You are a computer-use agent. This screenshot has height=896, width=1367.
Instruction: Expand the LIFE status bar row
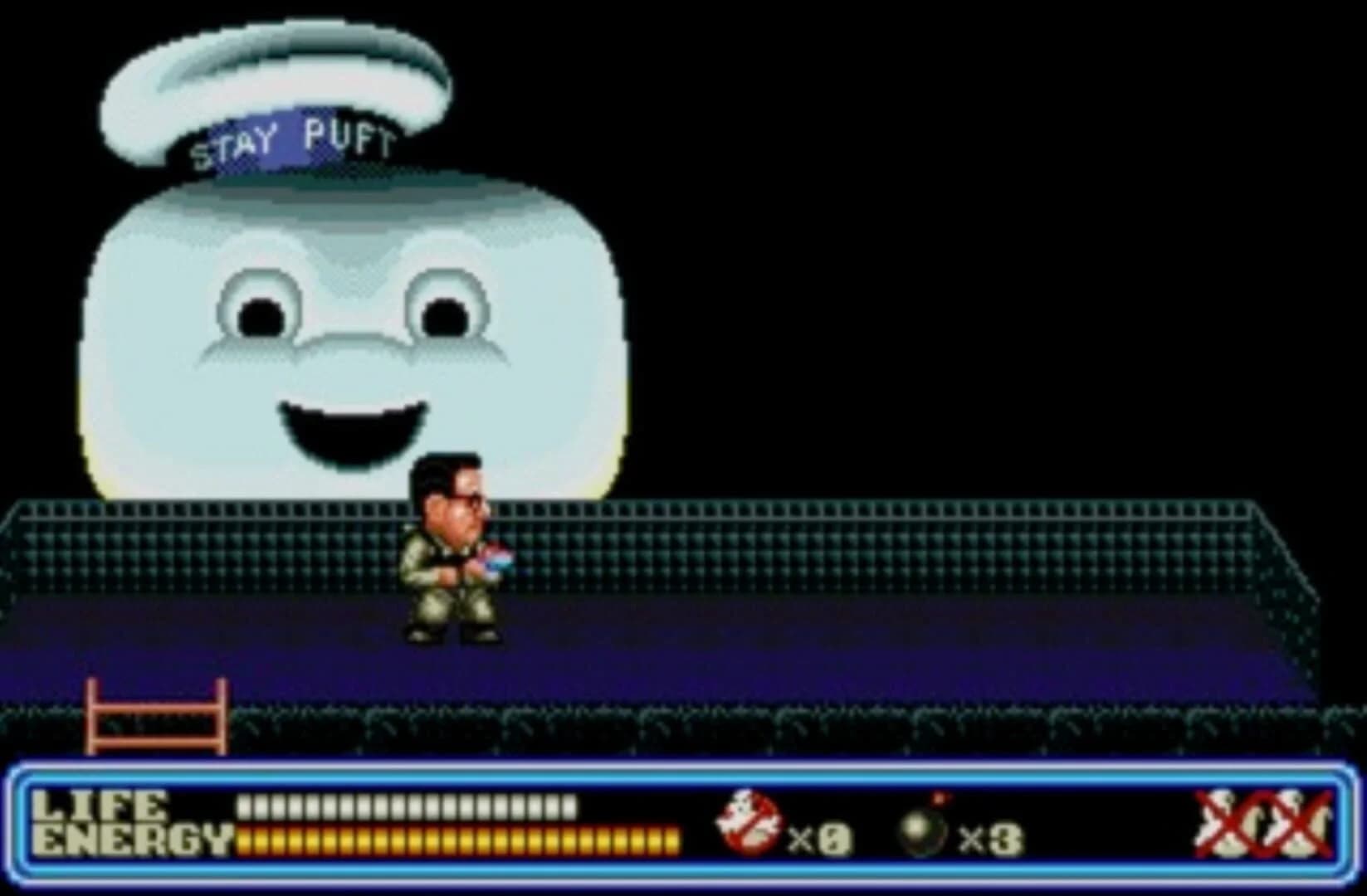pyautogui.click(x=407, y=805)
